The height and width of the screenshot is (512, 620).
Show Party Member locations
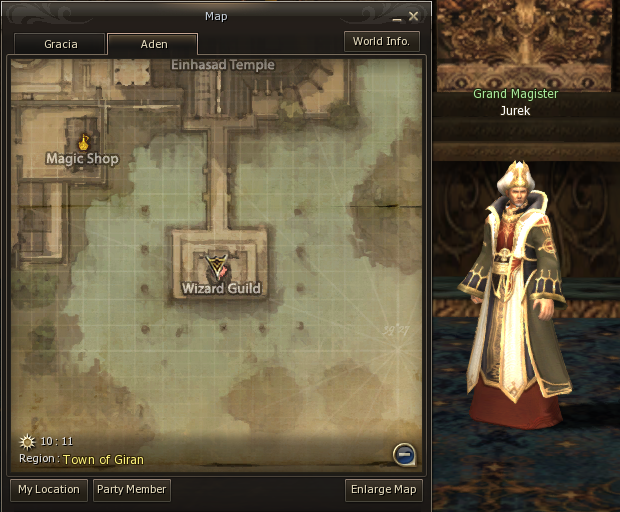tap(131, 490)
